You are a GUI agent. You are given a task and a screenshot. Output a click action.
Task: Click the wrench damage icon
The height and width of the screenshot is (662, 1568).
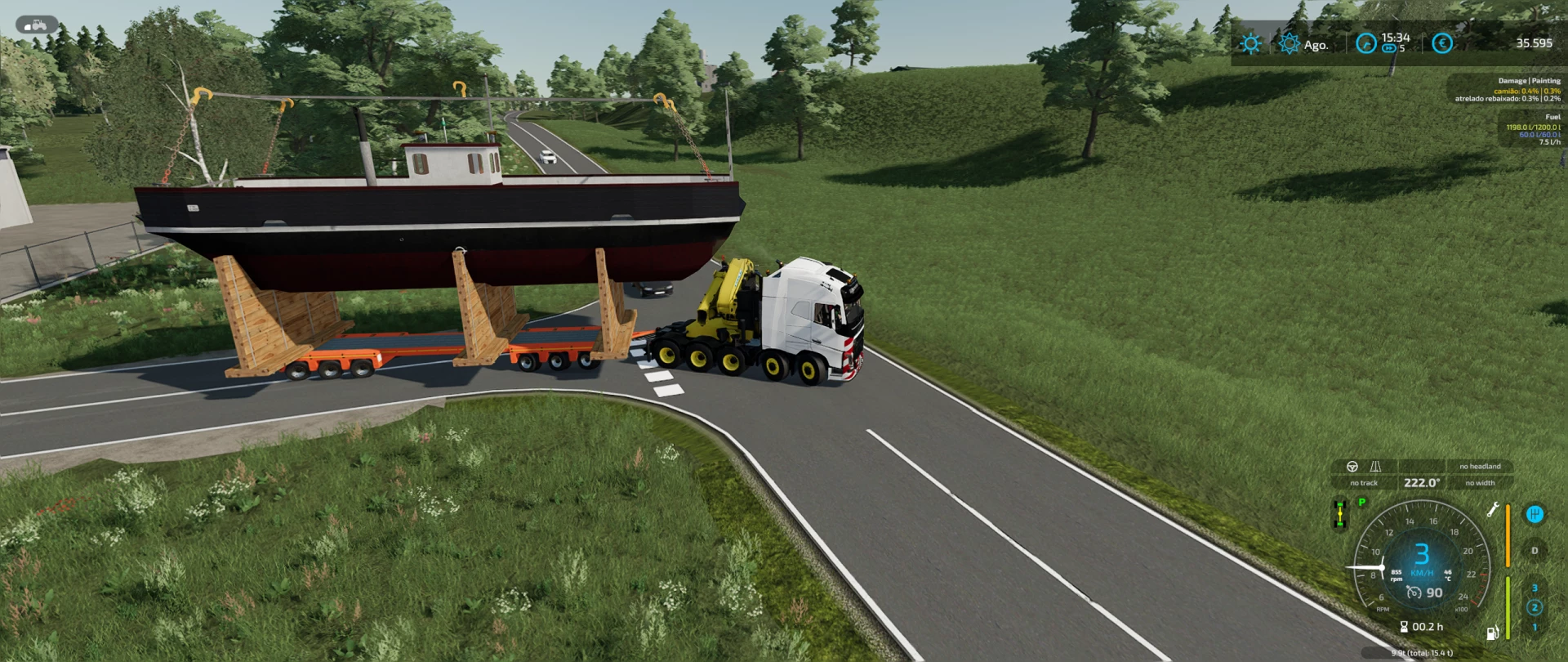click(x=1492, y=511)
